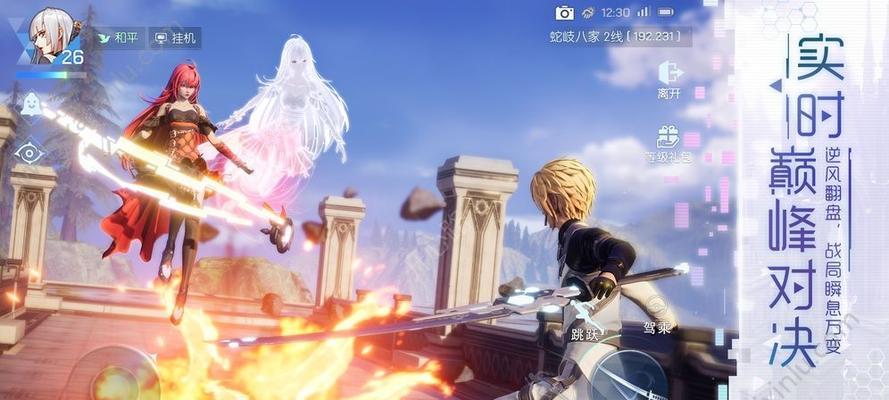Image resolution: width=889 pixels, height=400 pixels.
Task: Open the 等级礼包 level gift pack
Action: 669,143
